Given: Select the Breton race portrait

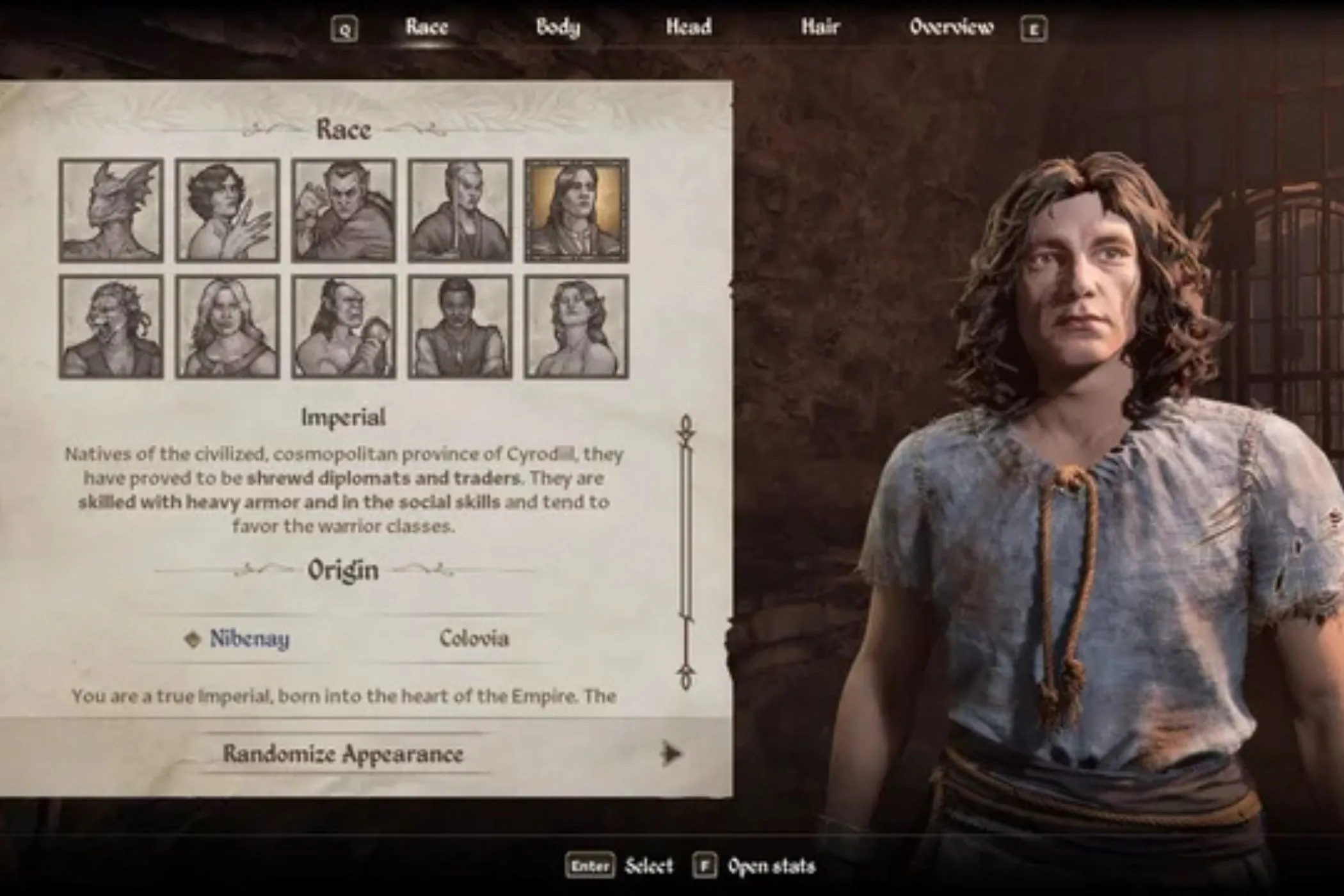Looking at the screenshot, I should coord(227,211).
